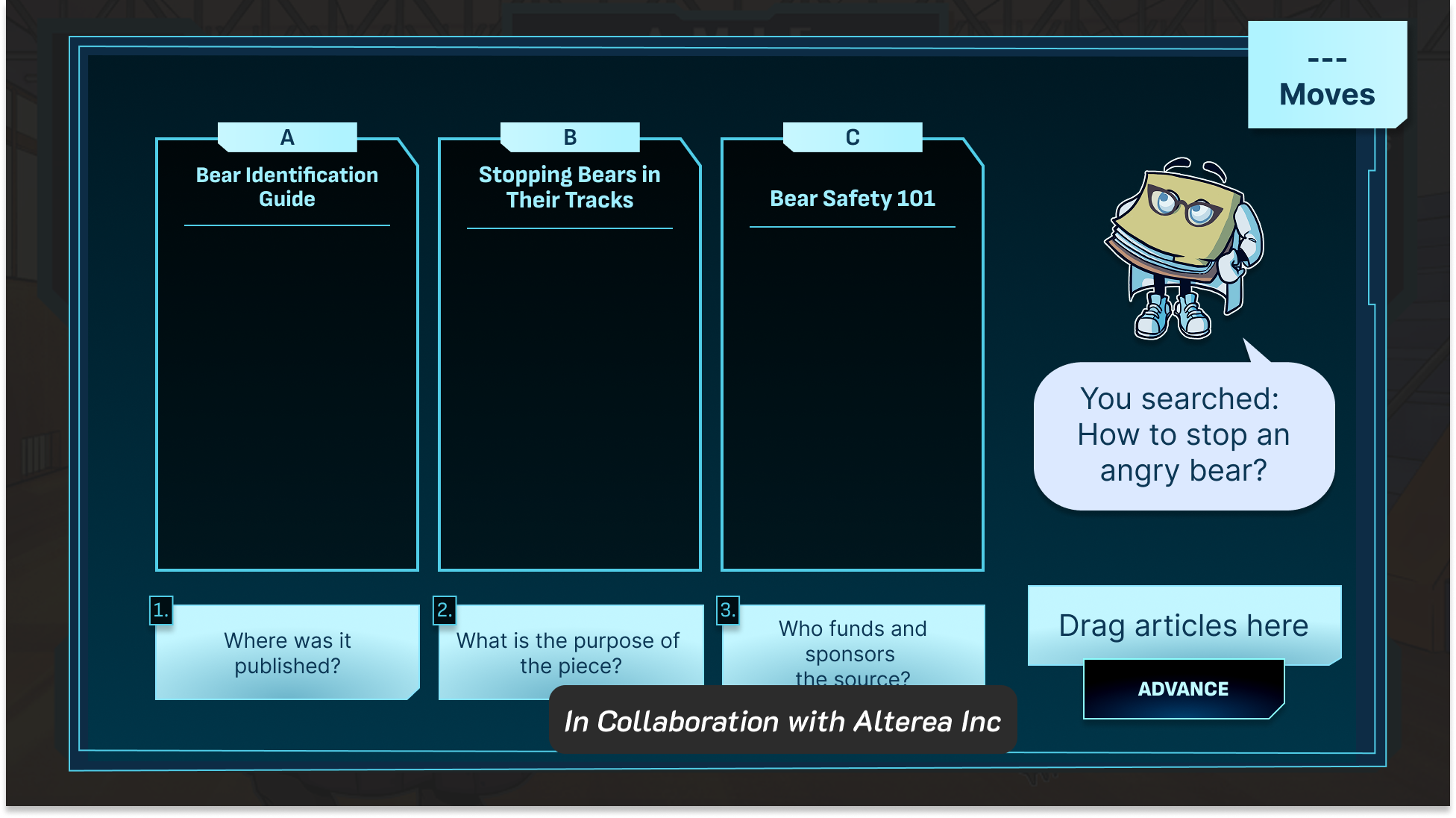Click the Drag articles here drop zone
The height and width of the screenshot is (818, 1456).
[x=1184, y=625]
